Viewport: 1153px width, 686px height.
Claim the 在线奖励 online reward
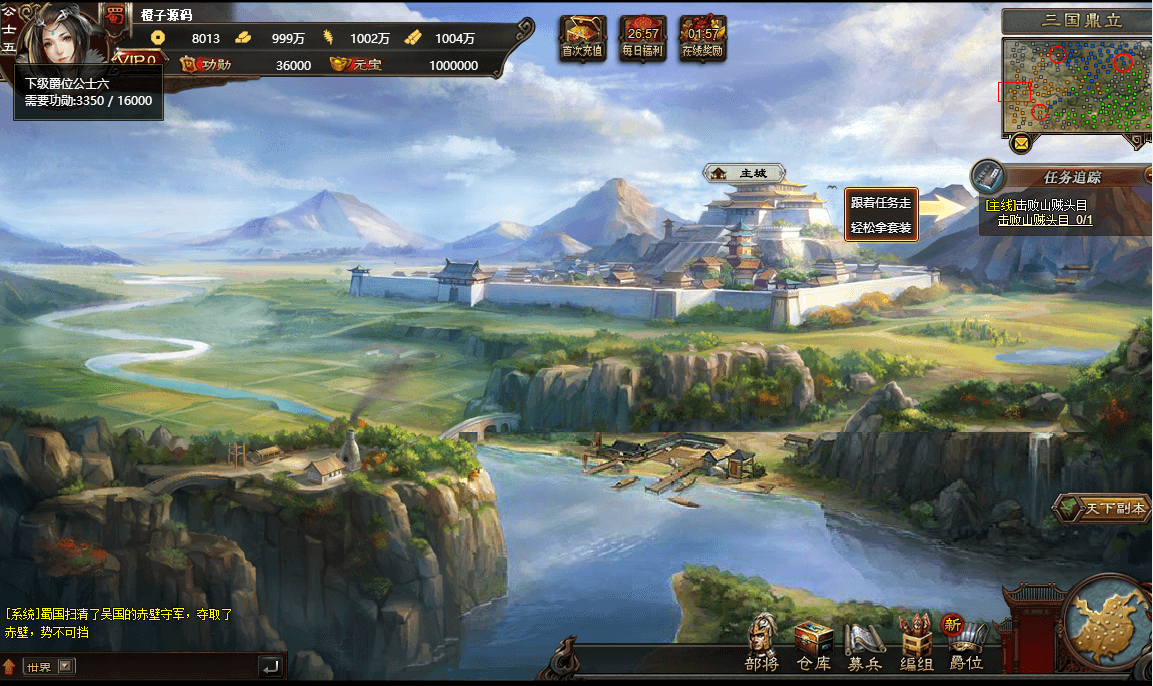(x=702, y=38)
